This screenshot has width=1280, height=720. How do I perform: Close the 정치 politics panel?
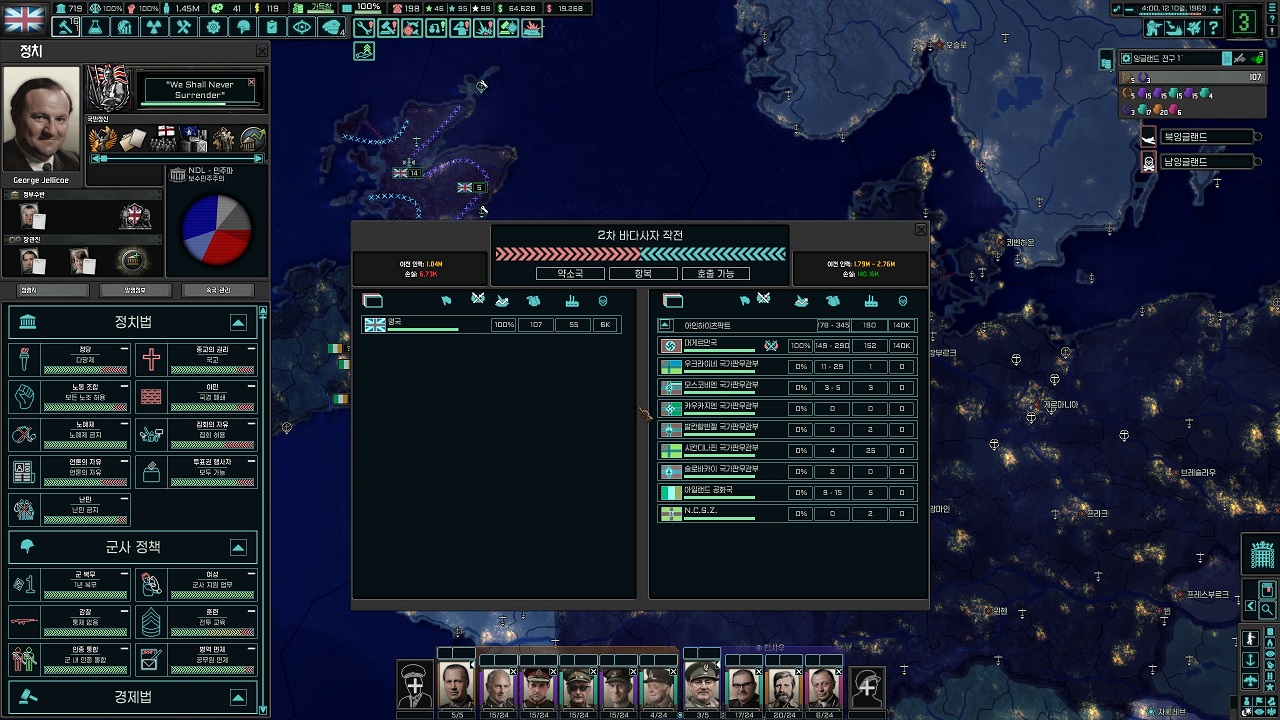click(262, 51)
